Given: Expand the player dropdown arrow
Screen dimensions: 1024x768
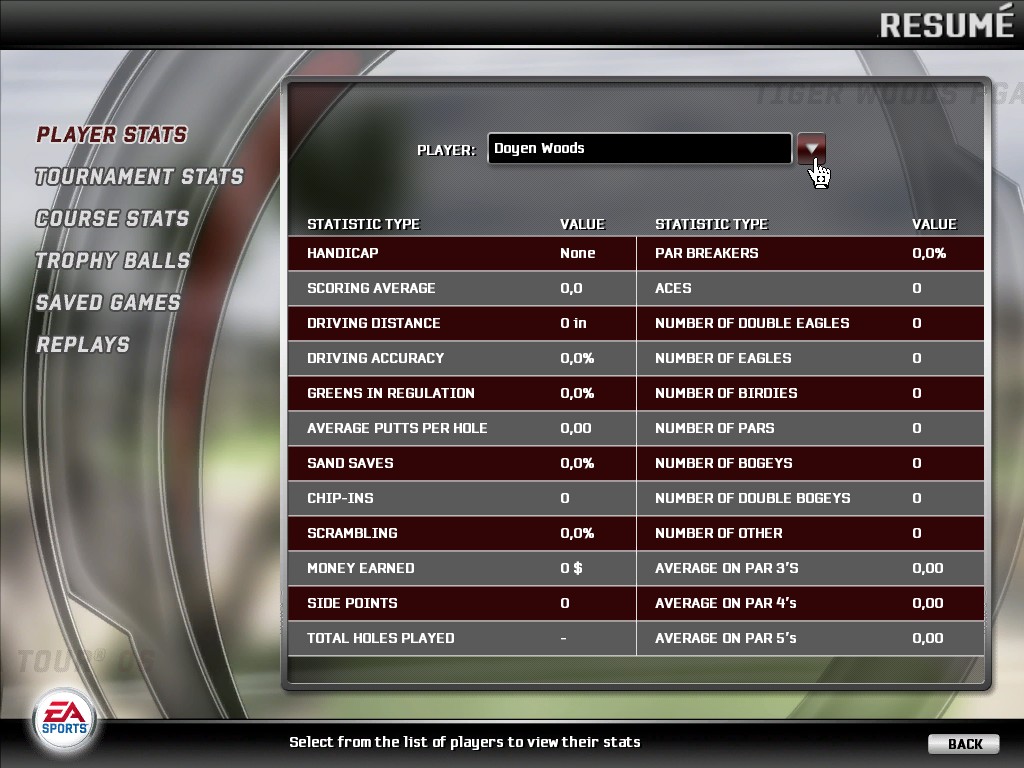Looking at the screenshot, I should click(811, 149).
